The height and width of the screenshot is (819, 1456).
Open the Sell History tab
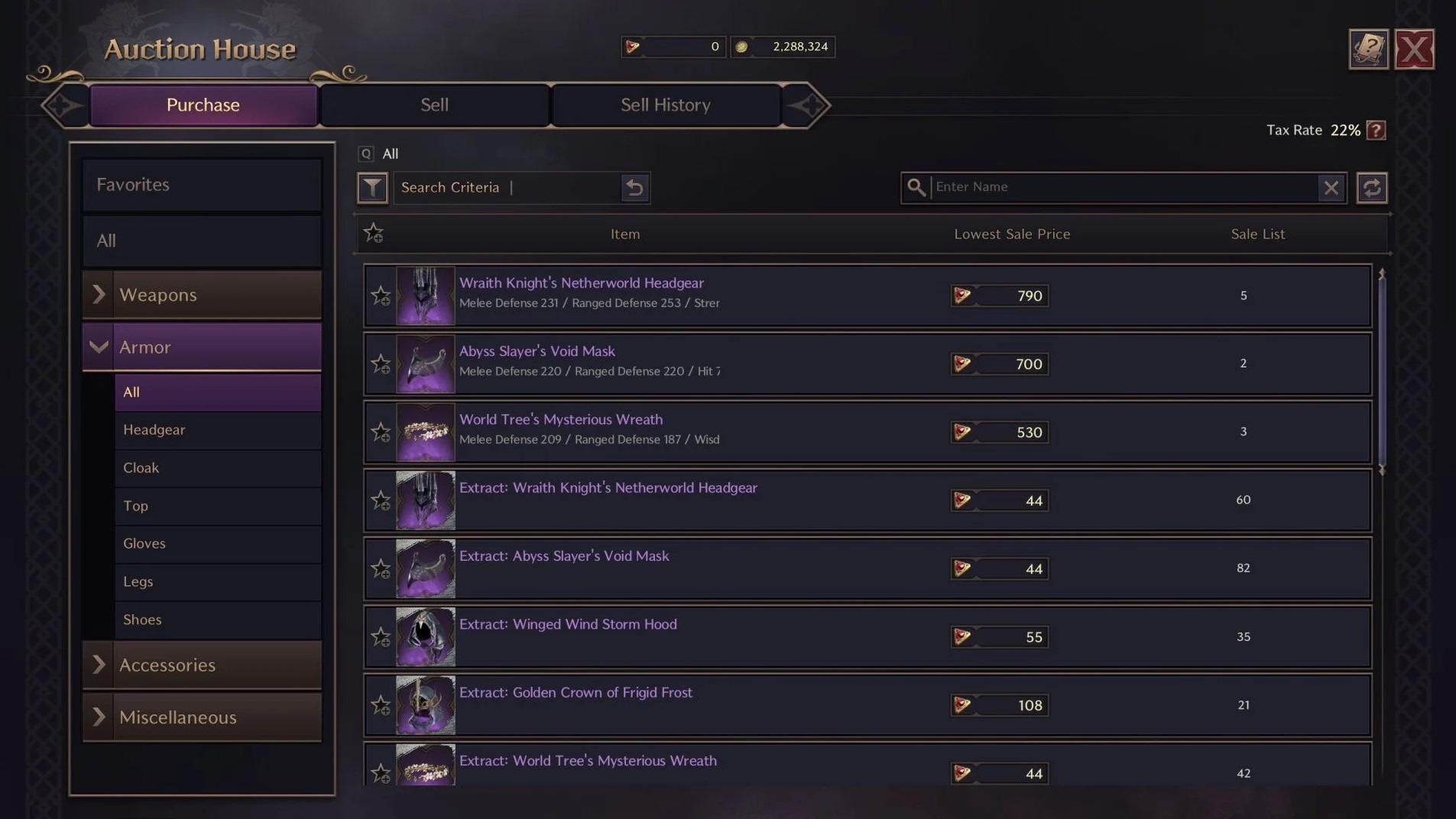pos(665,105)
